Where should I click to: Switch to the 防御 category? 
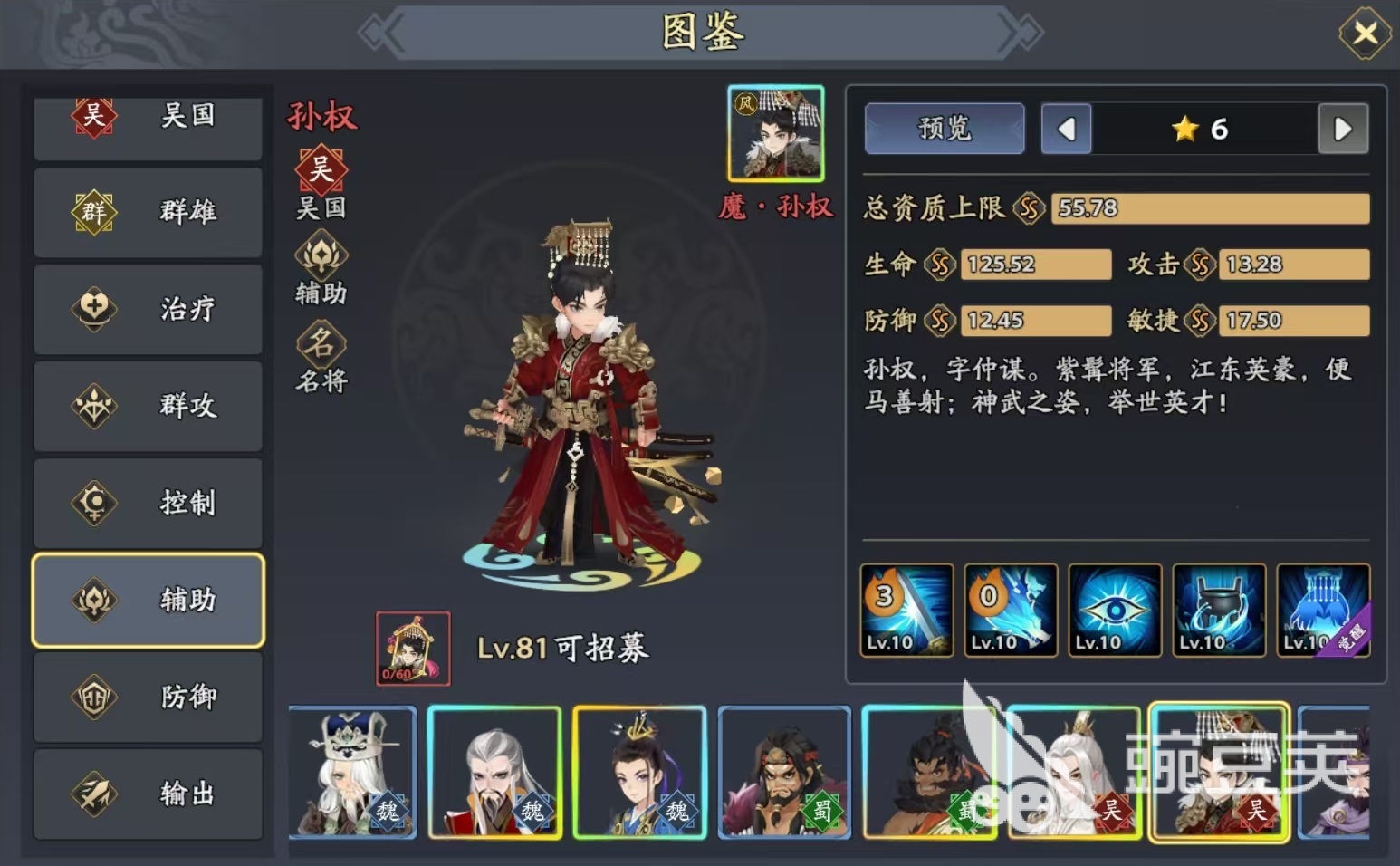(x=148, y=697)
